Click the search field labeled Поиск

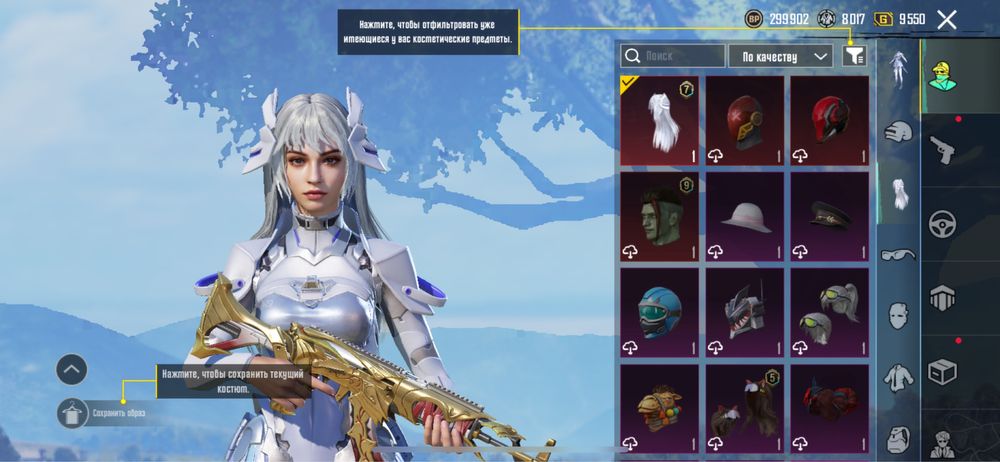[x=673, y=56]
